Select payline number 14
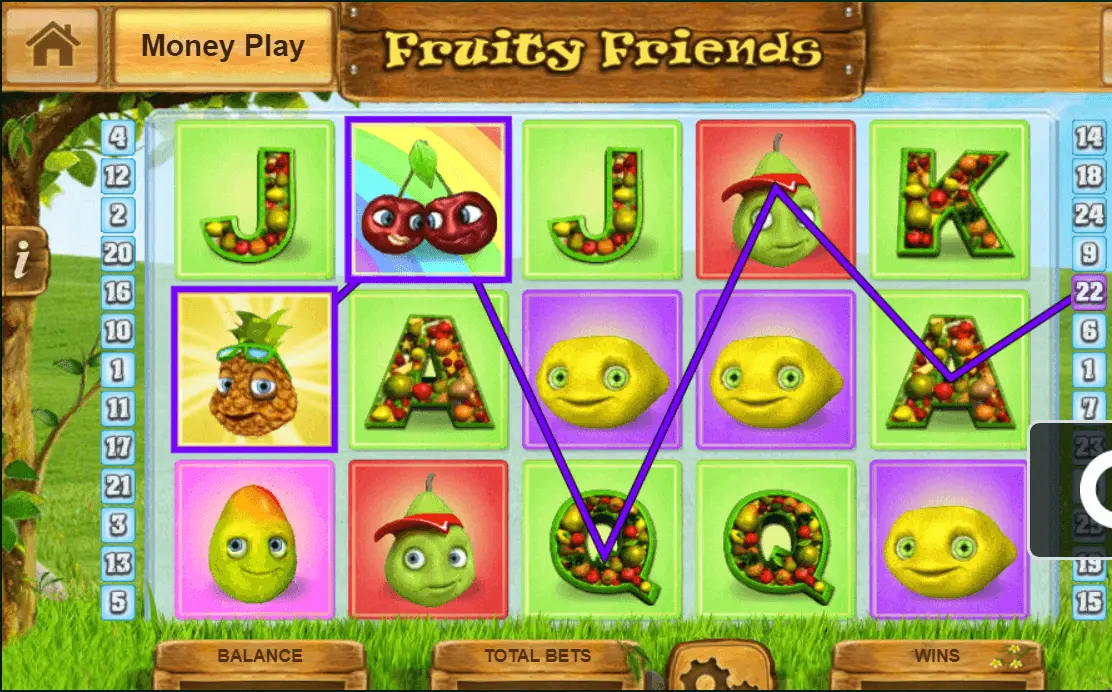The height and width of the screenshot is (692, 1112). [x=1089, y=136]
